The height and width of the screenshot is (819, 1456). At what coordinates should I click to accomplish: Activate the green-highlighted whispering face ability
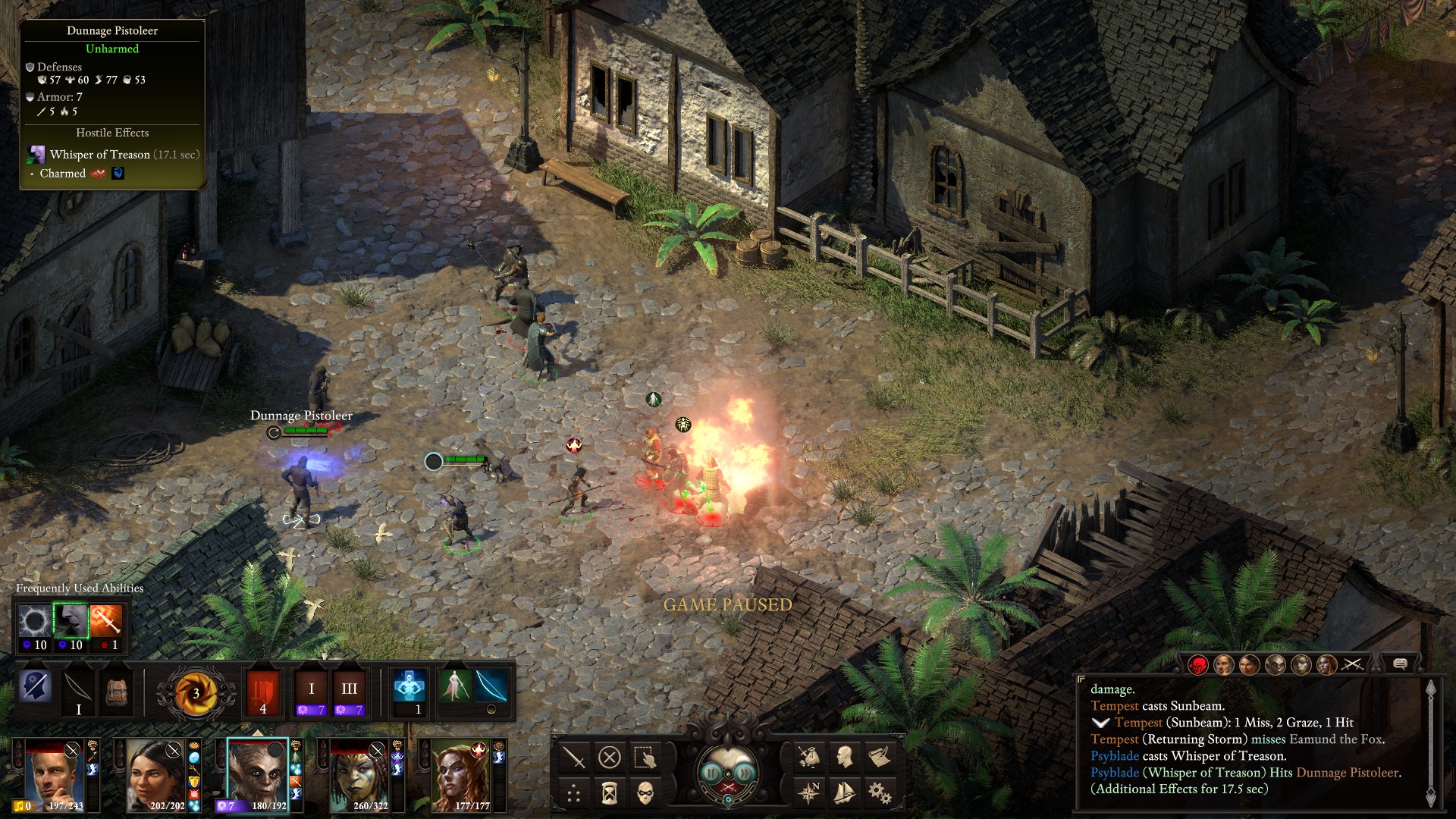click(x=71, y=622)
